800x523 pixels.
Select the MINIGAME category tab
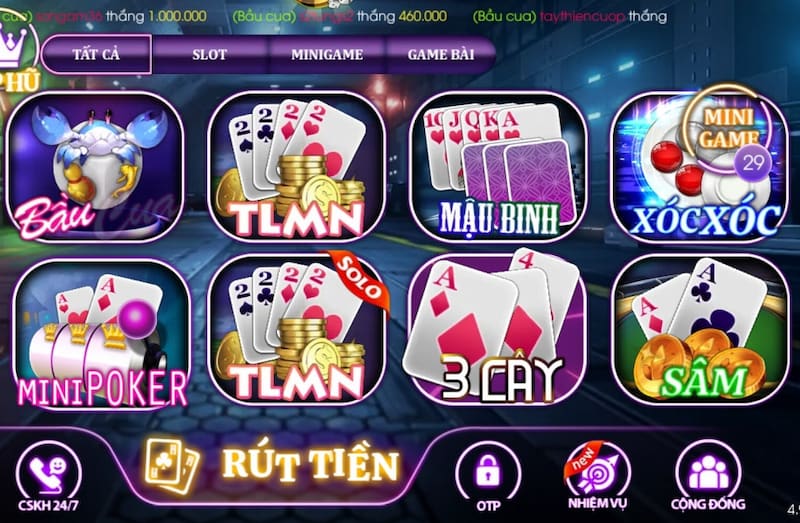tap(327, 55)
